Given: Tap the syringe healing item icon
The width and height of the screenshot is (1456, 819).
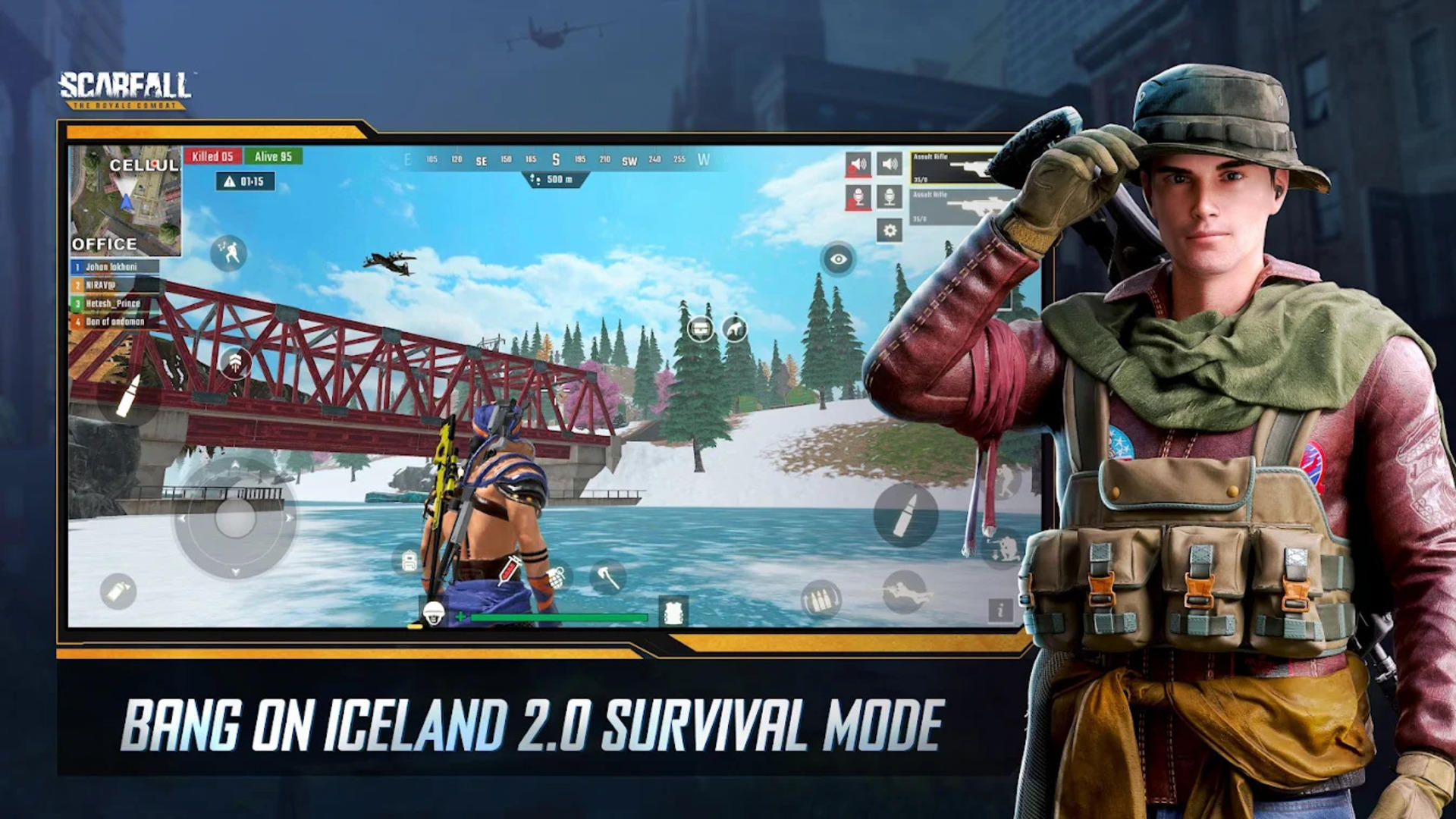Looking at the screenshot, I should click(x=510, y=572).
